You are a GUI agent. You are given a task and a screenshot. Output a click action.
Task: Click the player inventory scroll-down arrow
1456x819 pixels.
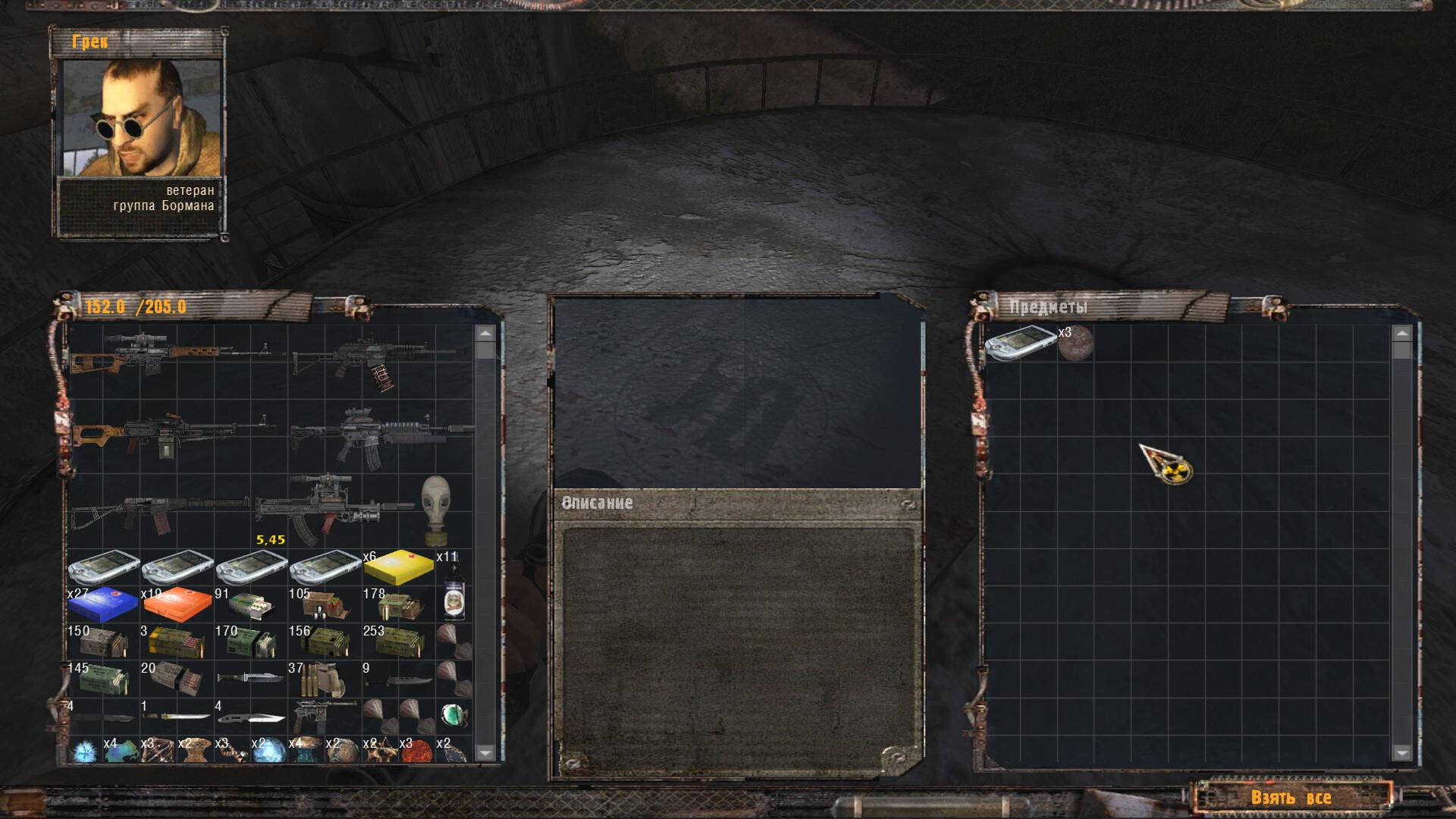(x=485, y=752)
